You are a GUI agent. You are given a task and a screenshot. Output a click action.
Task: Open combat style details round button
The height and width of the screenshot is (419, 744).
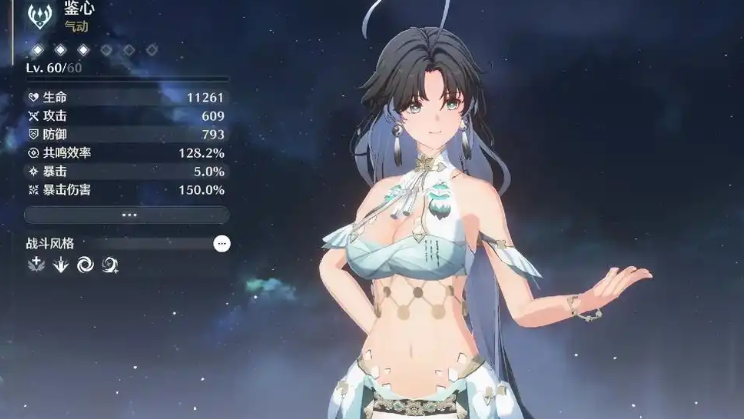pyautogui.click(x=222, y=243)
